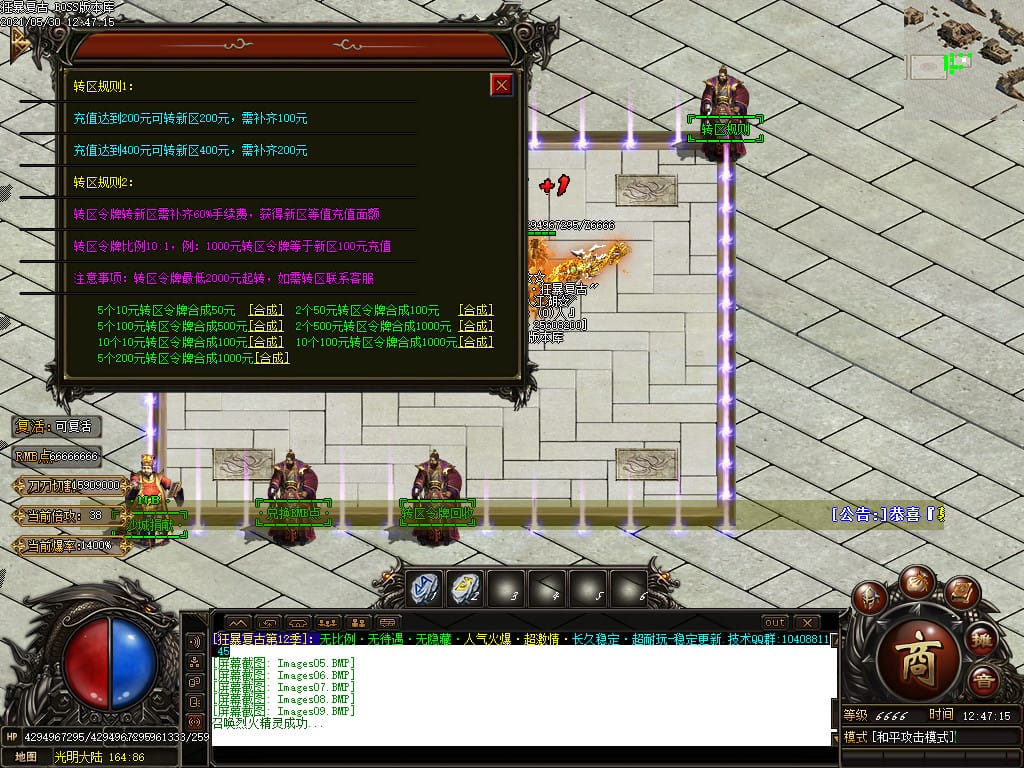Click 合成 for 2个500元转区令牌合成1000元

click(476, 326)
